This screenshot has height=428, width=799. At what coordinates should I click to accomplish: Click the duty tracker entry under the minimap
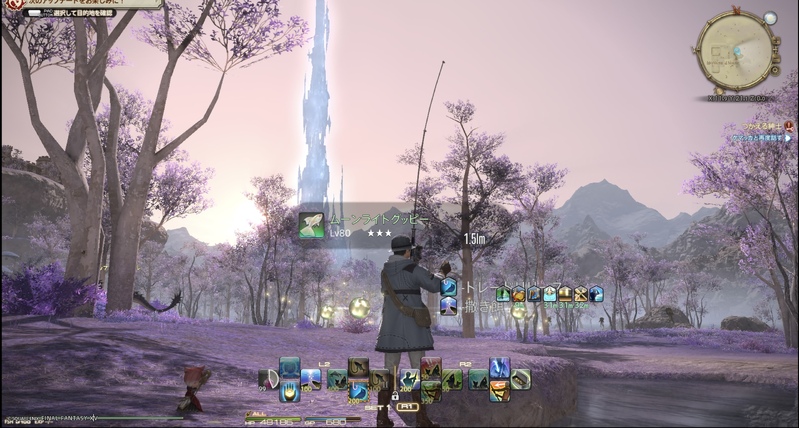click(760, 137)
